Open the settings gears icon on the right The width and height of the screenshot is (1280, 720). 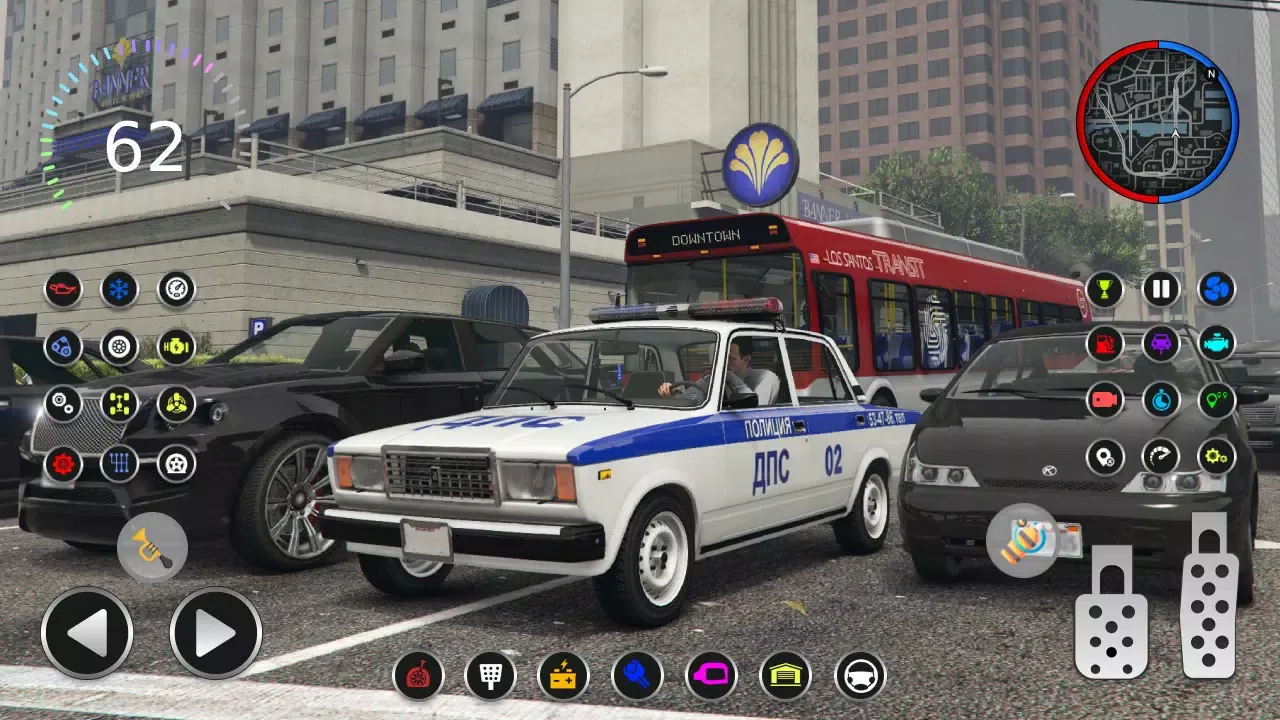pyautogui.click(x=1215, y=458)
